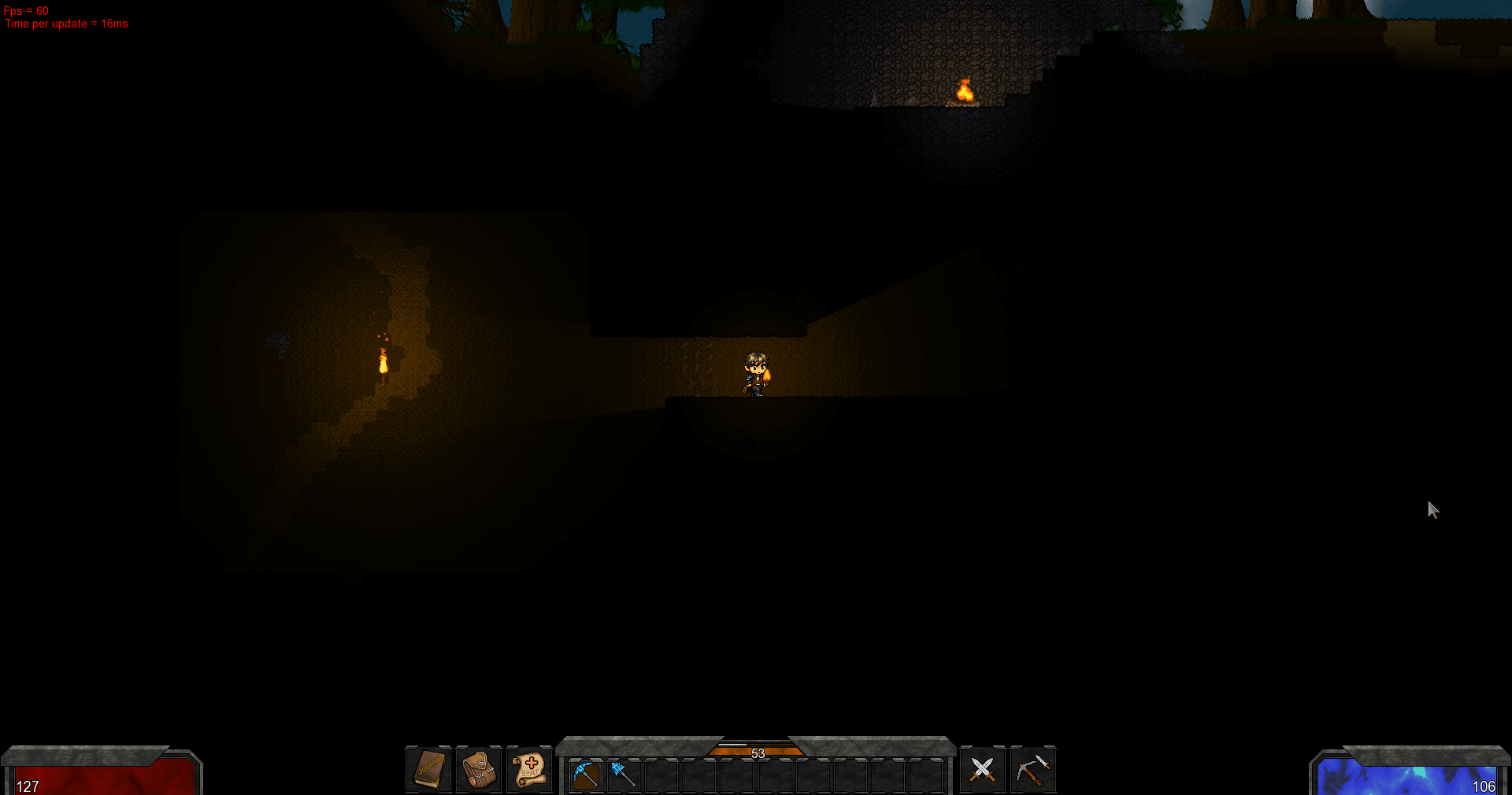Screen dimensions: 1512x795
Task: Switch to crossed swords combat mode
Action: (982, 769)
